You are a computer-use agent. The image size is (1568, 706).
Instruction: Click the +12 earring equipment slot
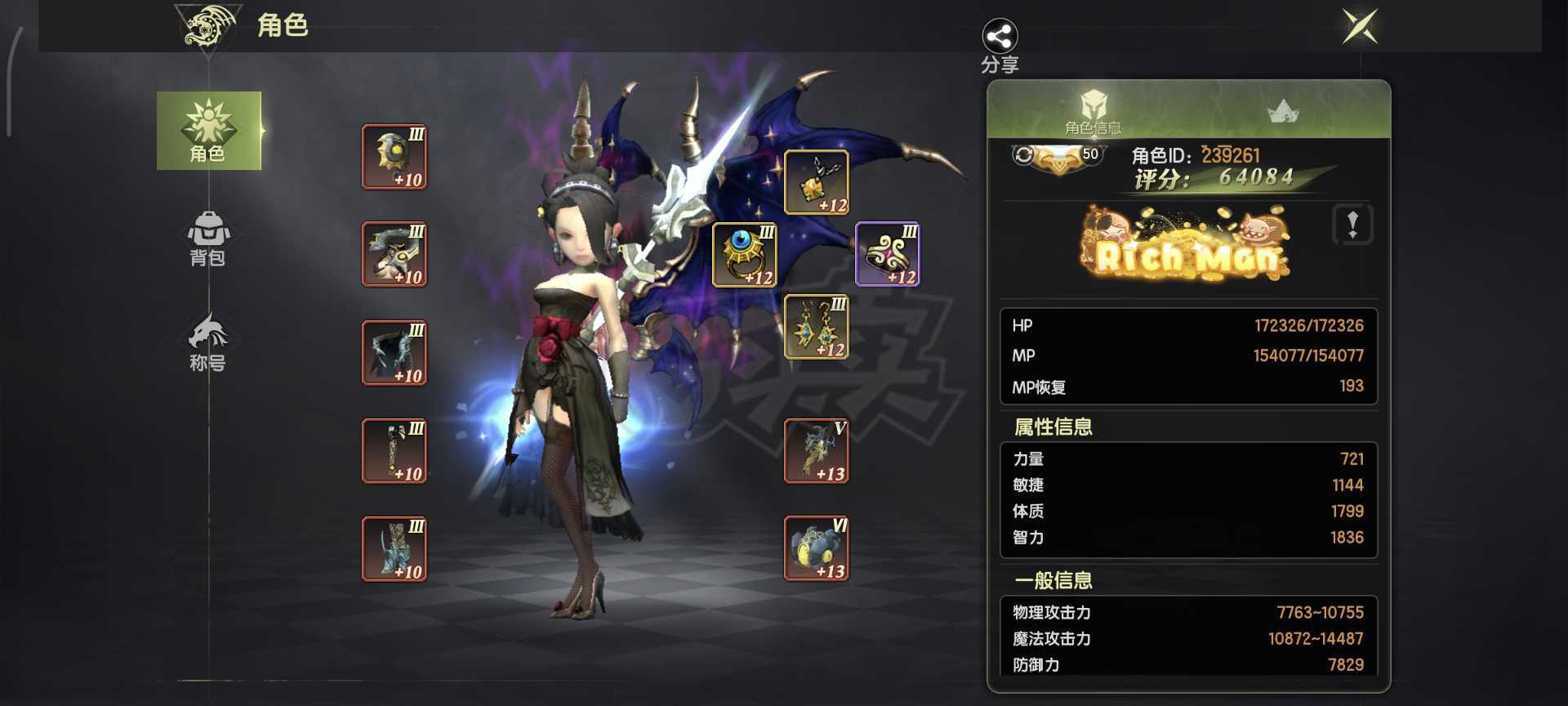coord(816,327)
